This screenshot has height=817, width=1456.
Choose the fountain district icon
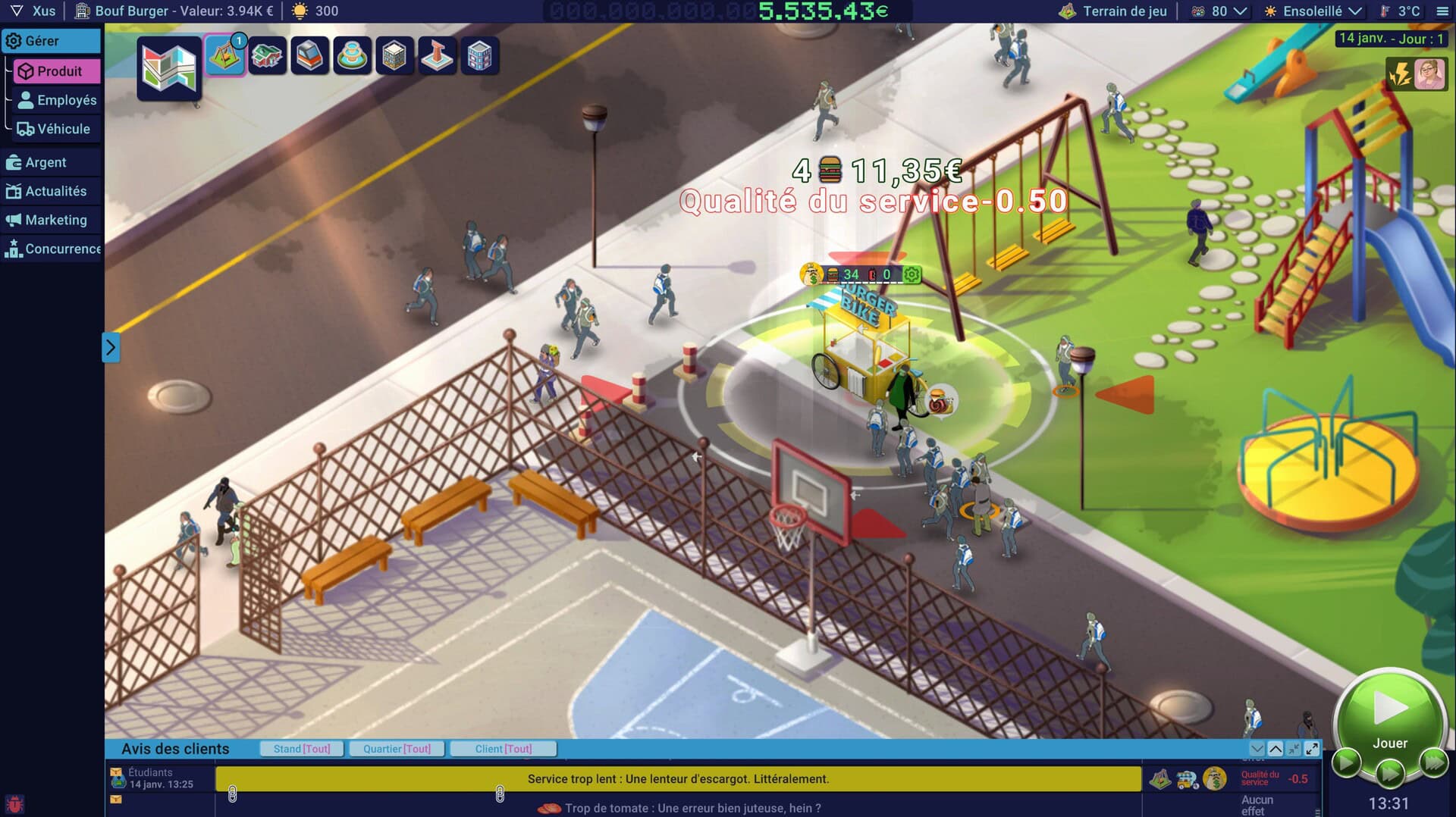(x=352, y=56)
